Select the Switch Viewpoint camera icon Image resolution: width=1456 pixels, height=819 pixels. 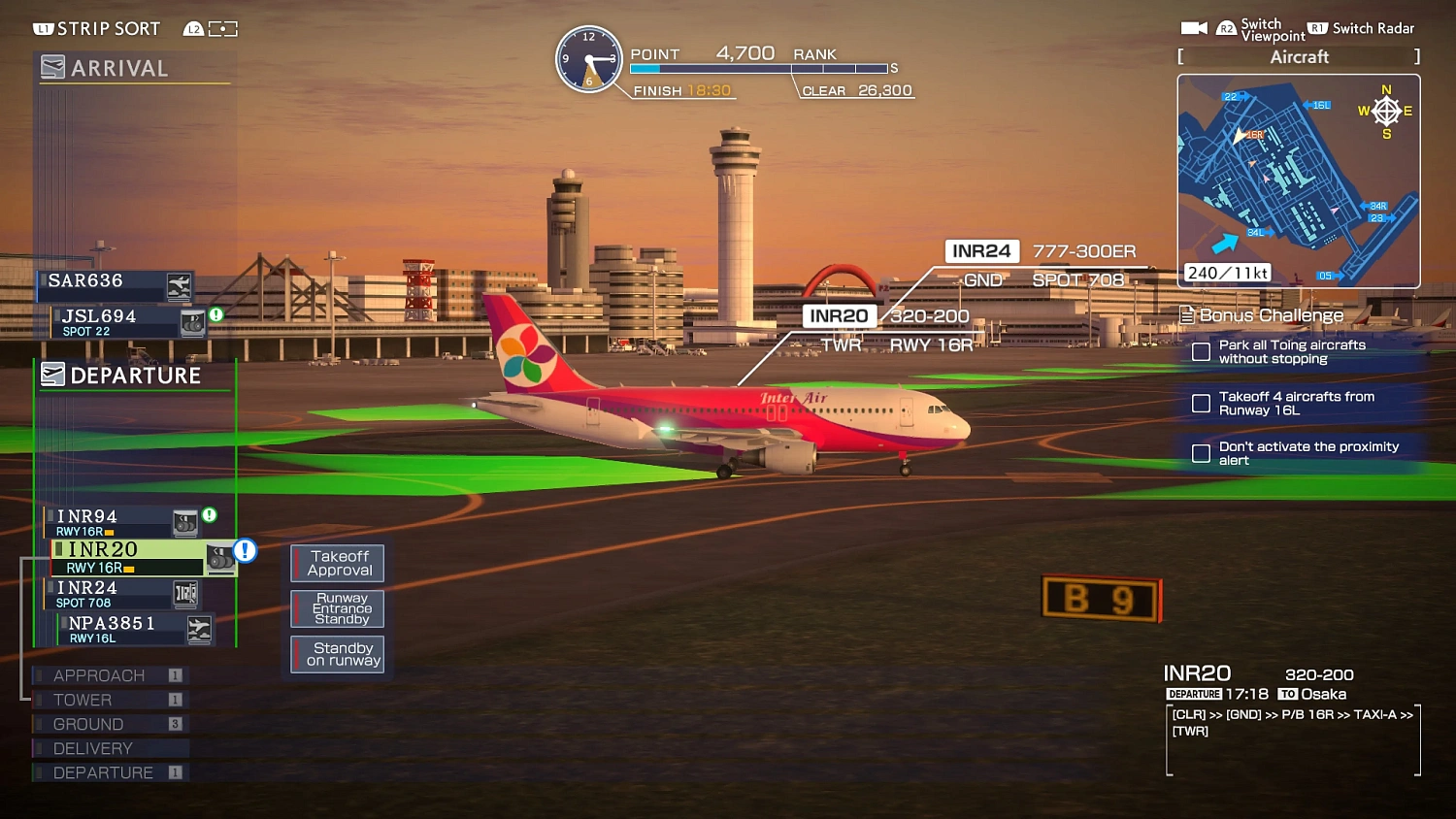(x=1194, y=27)
